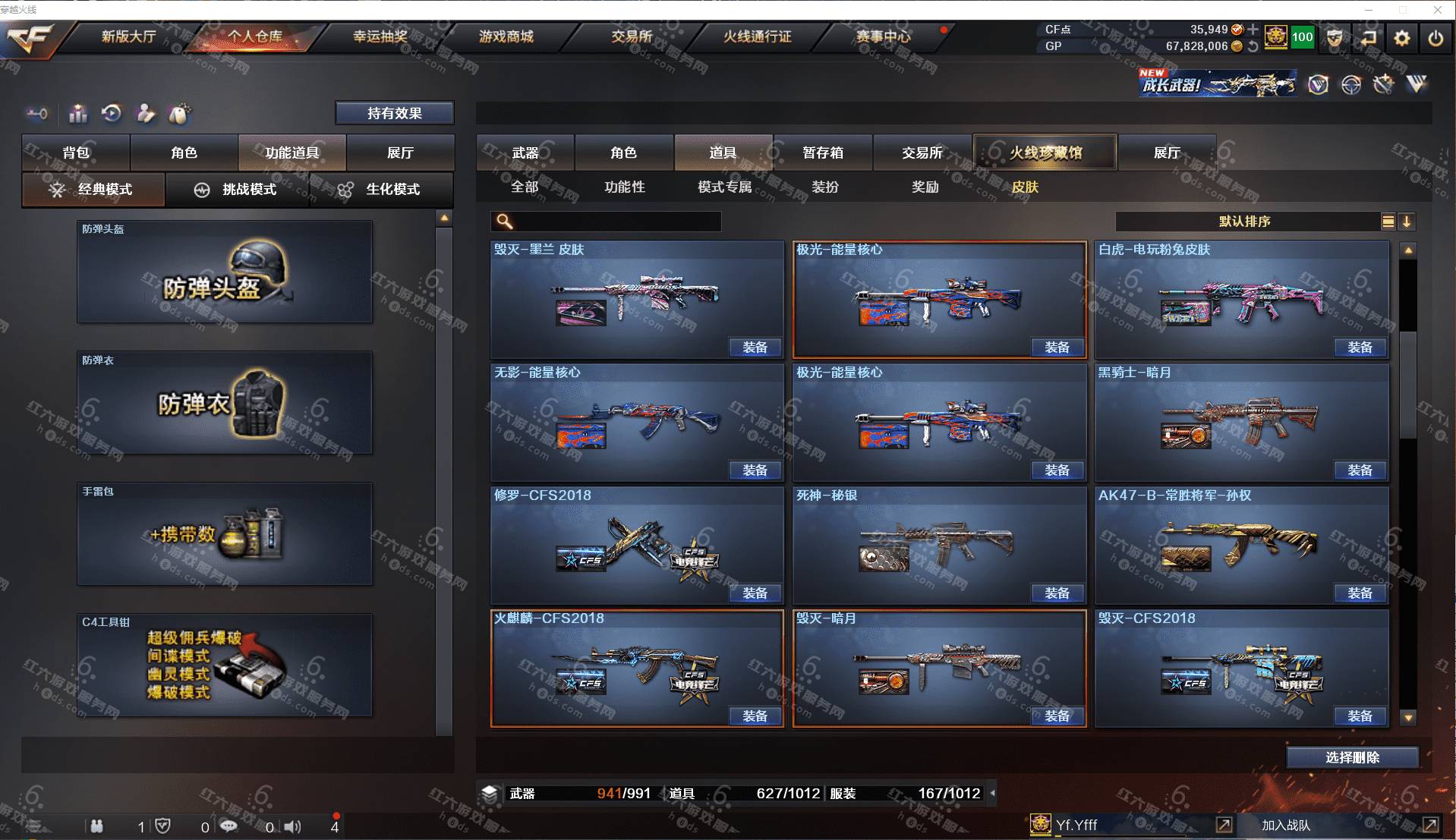This screenshot has width=1456, height=840.
Task: Go to 游戏商城 game shop
Action: (506, 36)
